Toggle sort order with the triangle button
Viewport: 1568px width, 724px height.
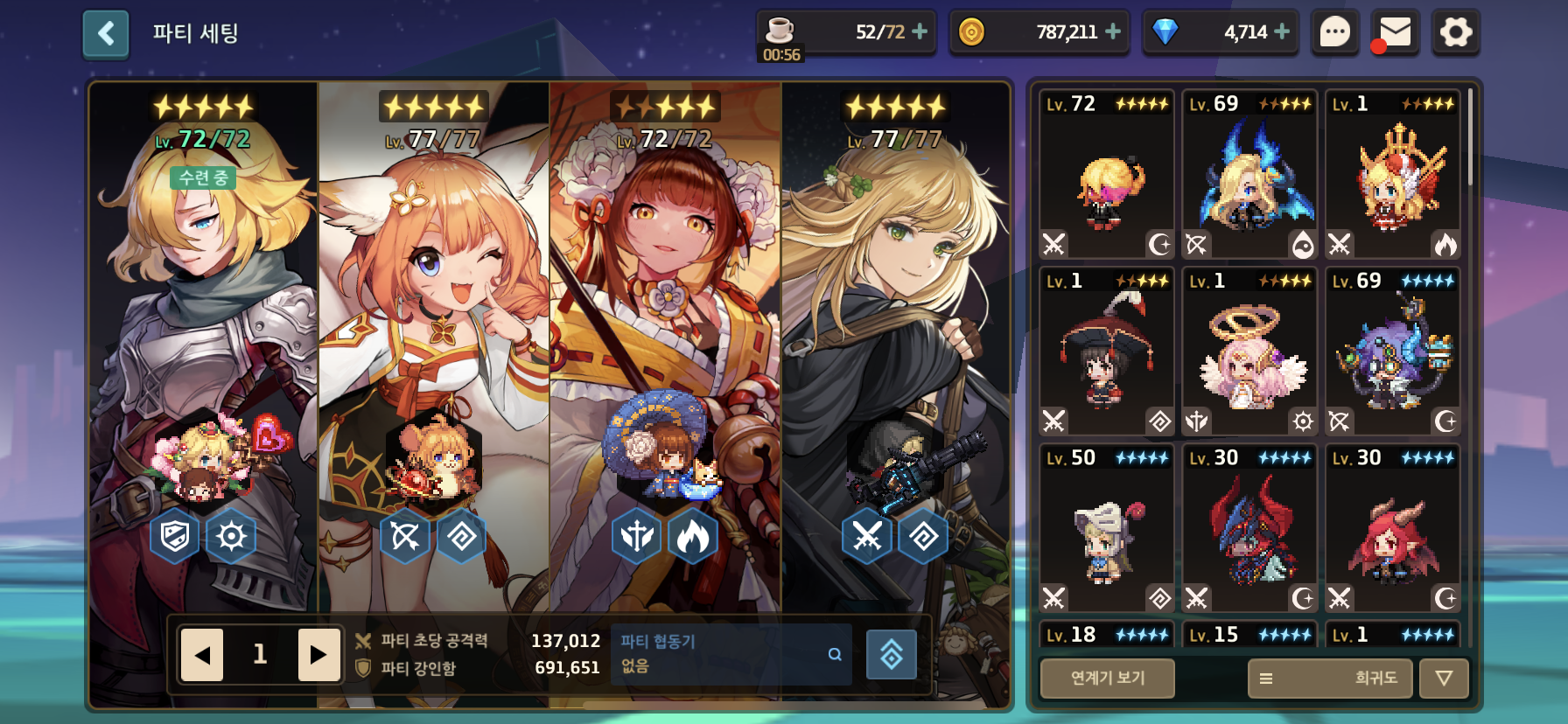tap(1444, 678)
